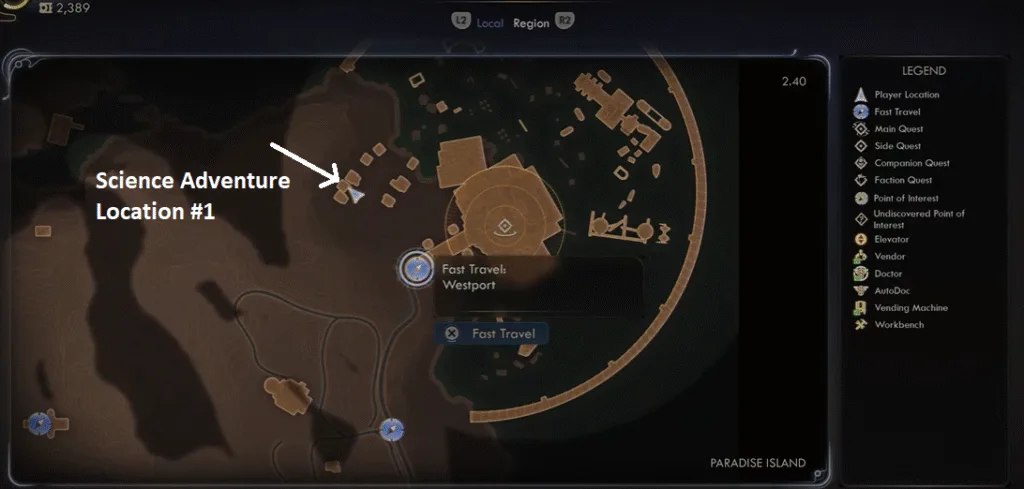
Task: Select the Workbench legend entry
Action: [899, 325]
